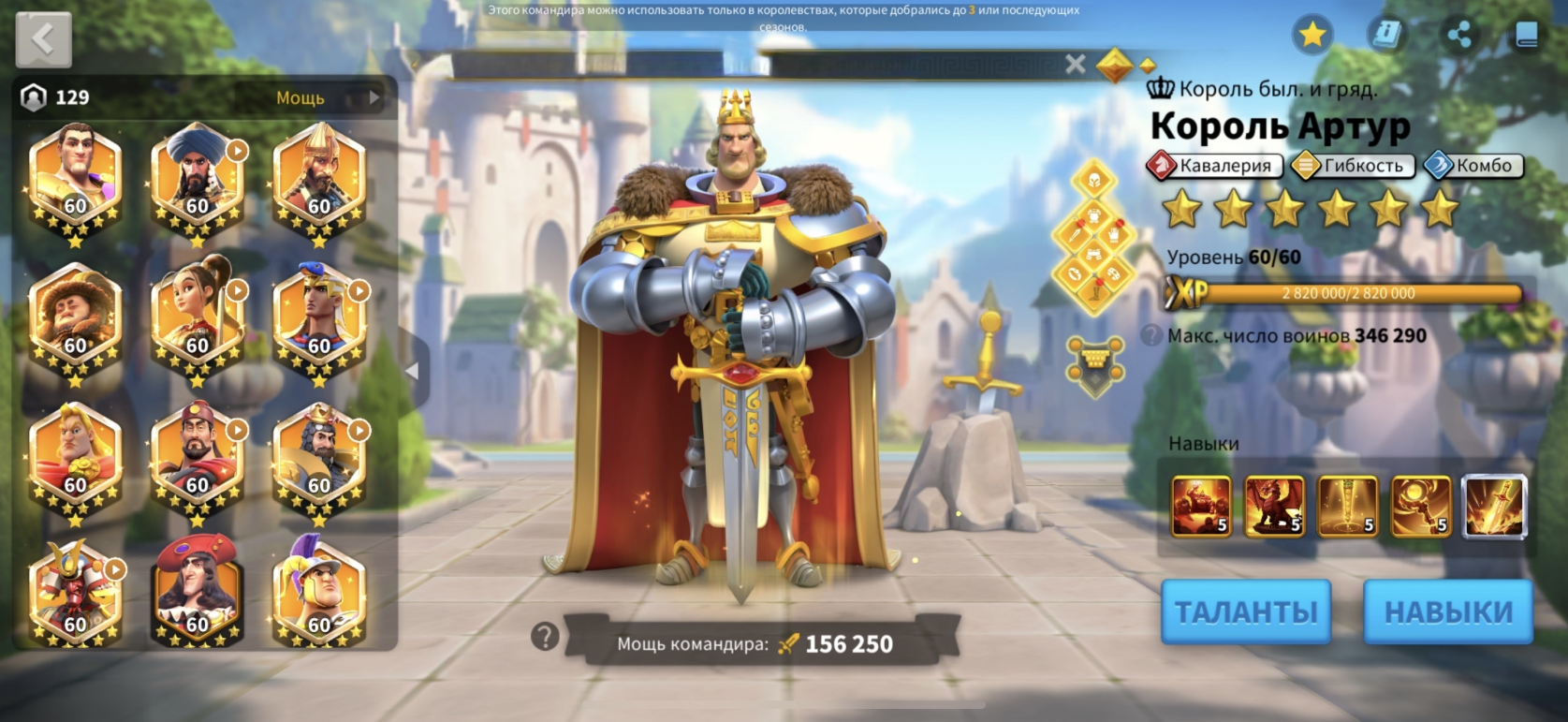
Task: Show help for commander power
Action: [x=544, y=638]
